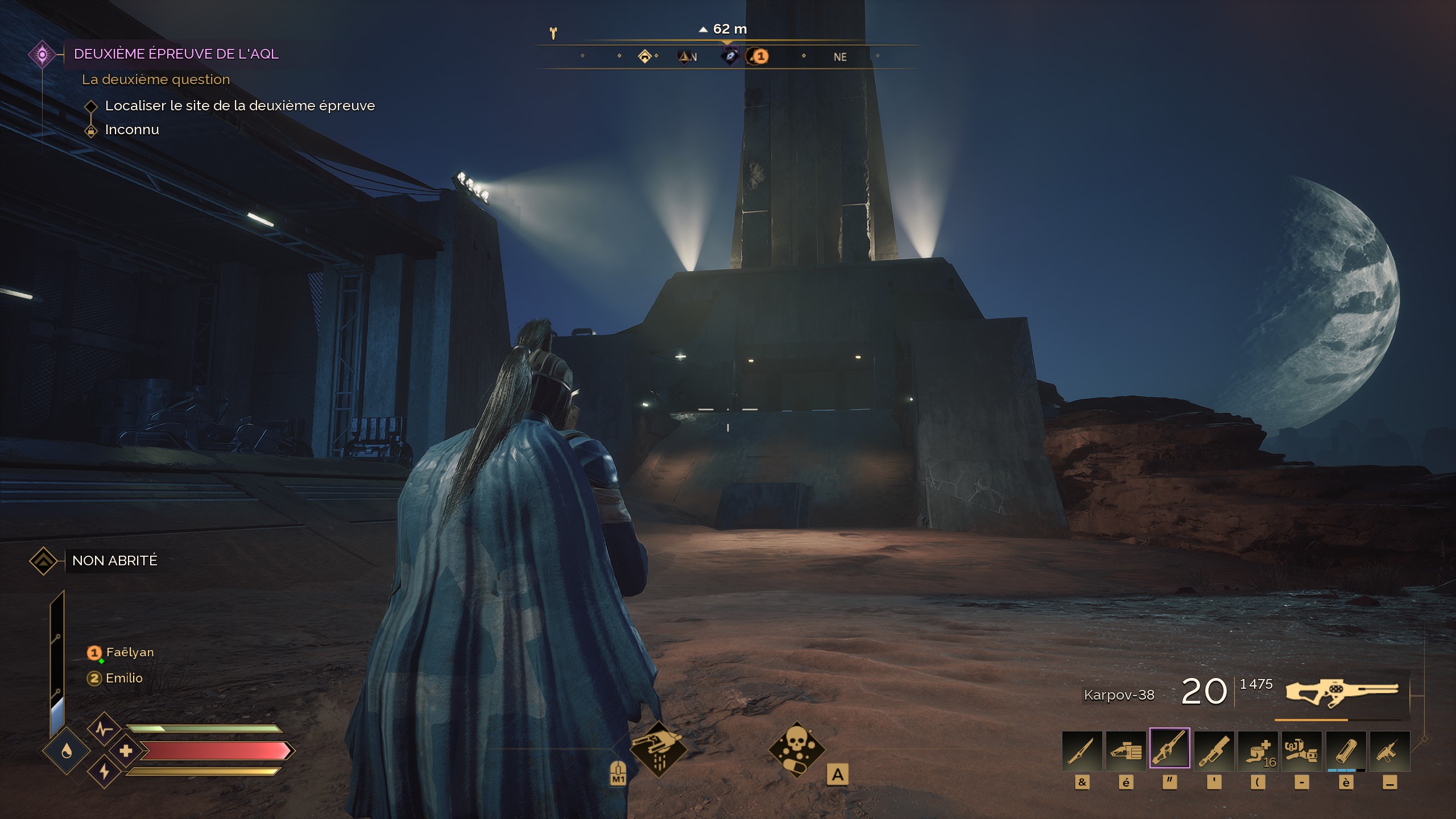Click the health cross icon

126,751
